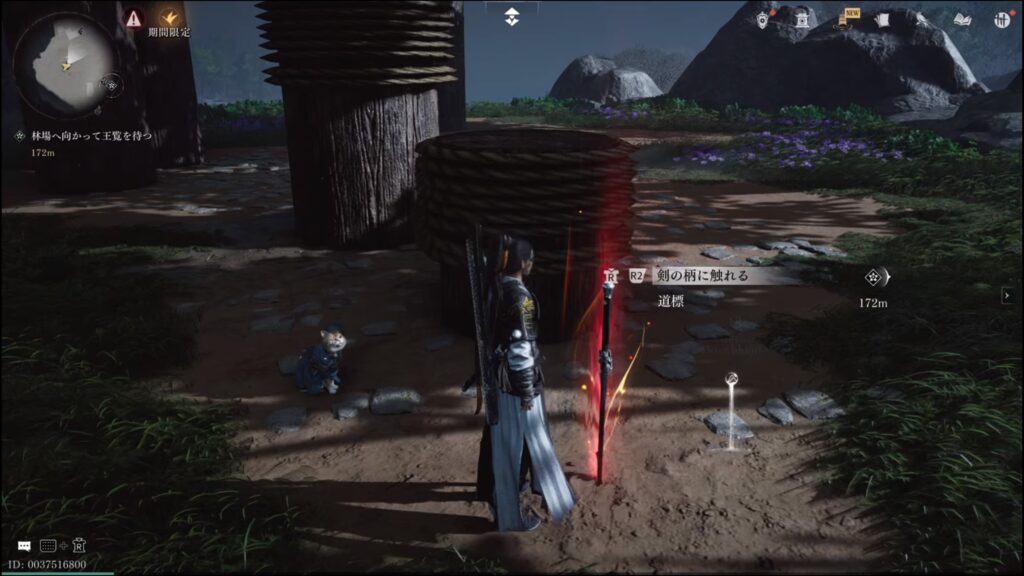This screenshot has height=576, width=1024.
Task: Open the round menu icon at far right
Action: pos(1002,19)
